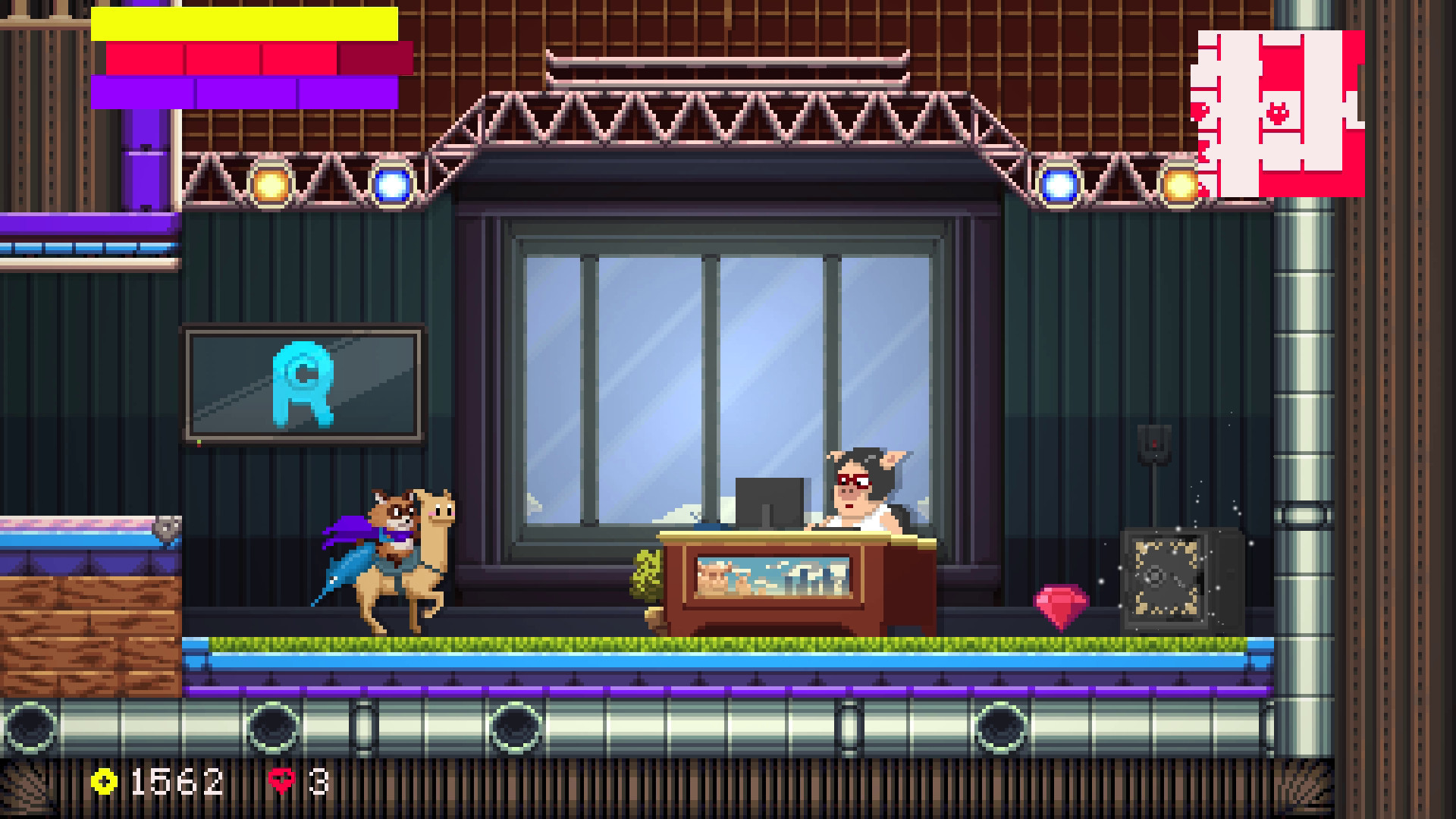This screenshot has height=819, width=1456.
Task: Click the small security camera above the safe
Action: tap(1153, 444)
